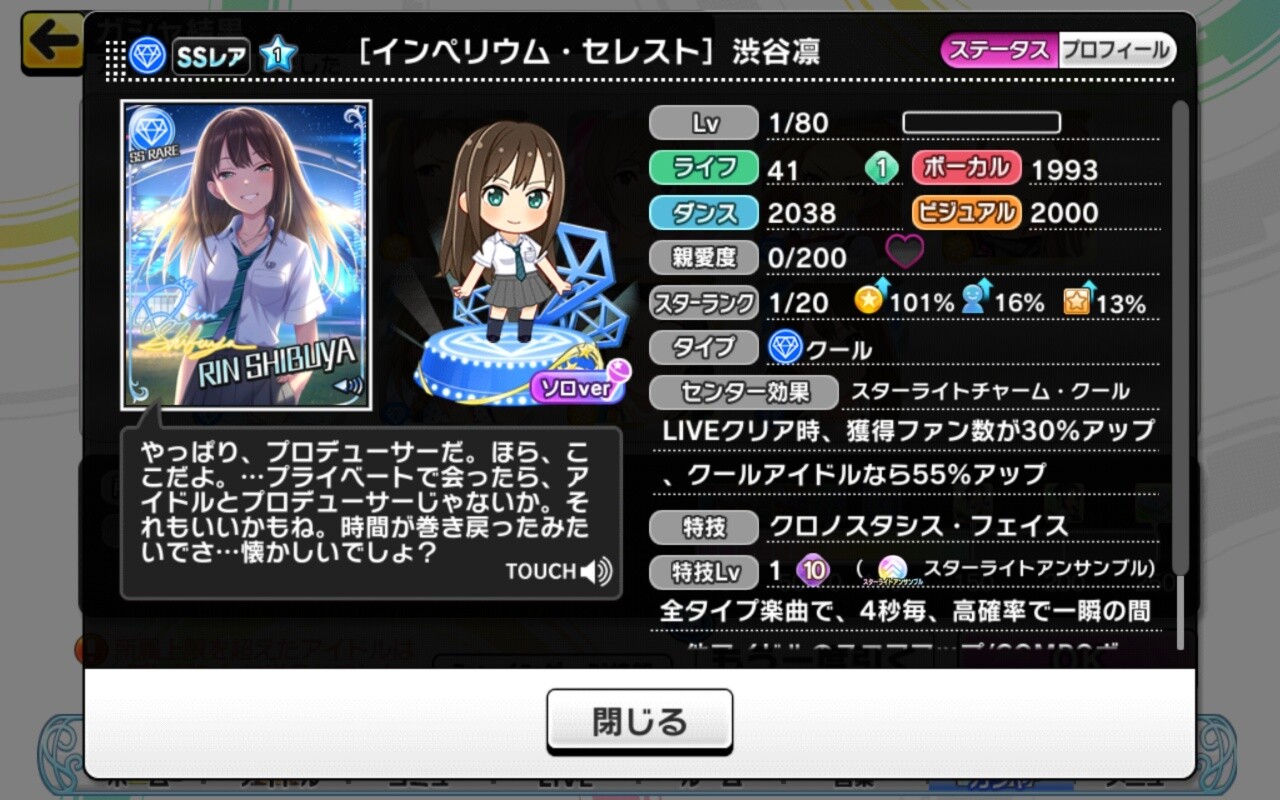Go back using the yellow arrow button

point(52,42)
